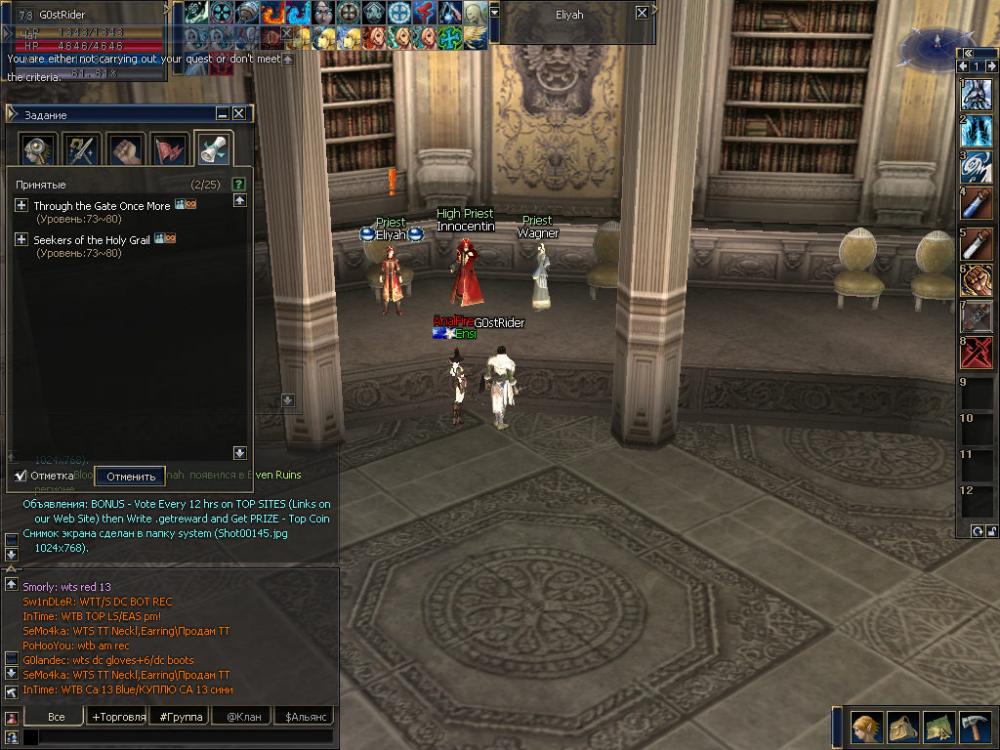Close the Задание quest window
This screenshot has height=750, width=1000.
click(x=239, y=114)
